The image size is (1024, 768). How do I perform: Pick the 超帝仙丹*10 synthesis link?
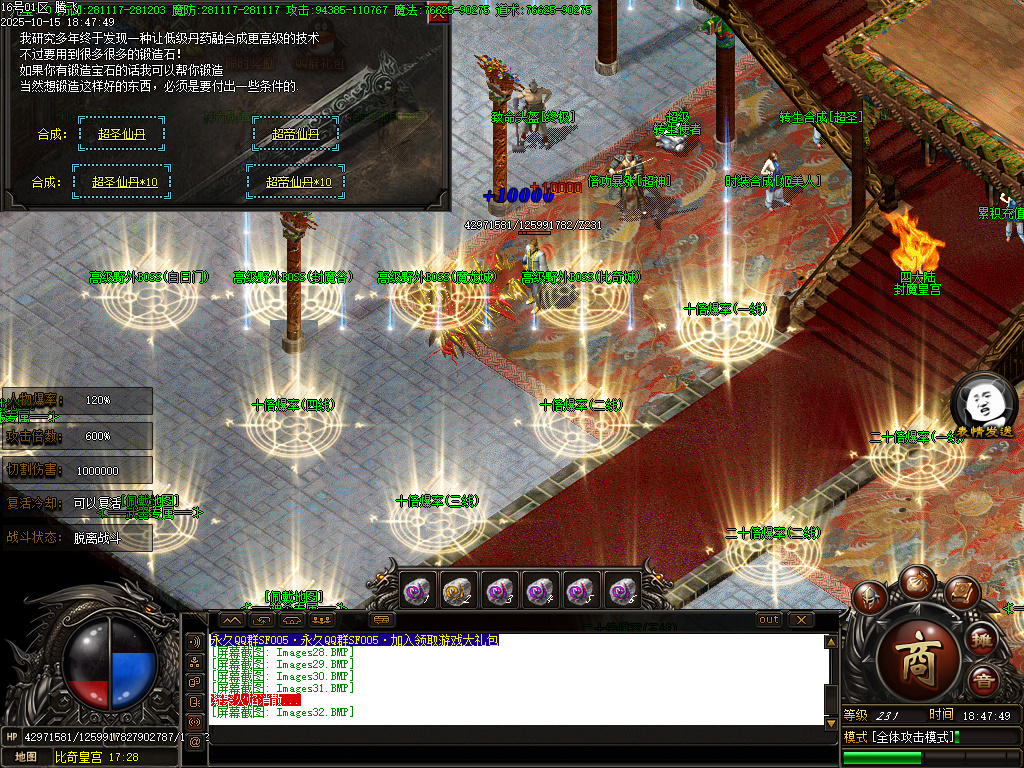coord(298,182)
